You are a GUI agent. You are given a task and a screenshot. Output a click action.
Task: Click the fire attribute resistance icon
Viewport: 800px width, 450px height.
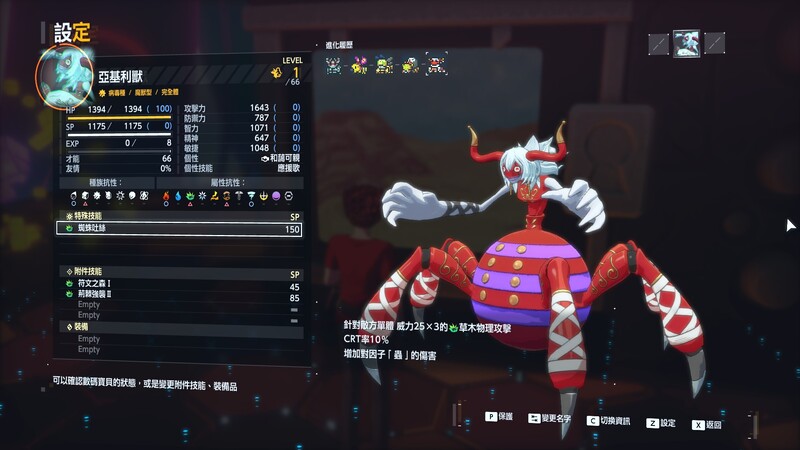[166, 196]
